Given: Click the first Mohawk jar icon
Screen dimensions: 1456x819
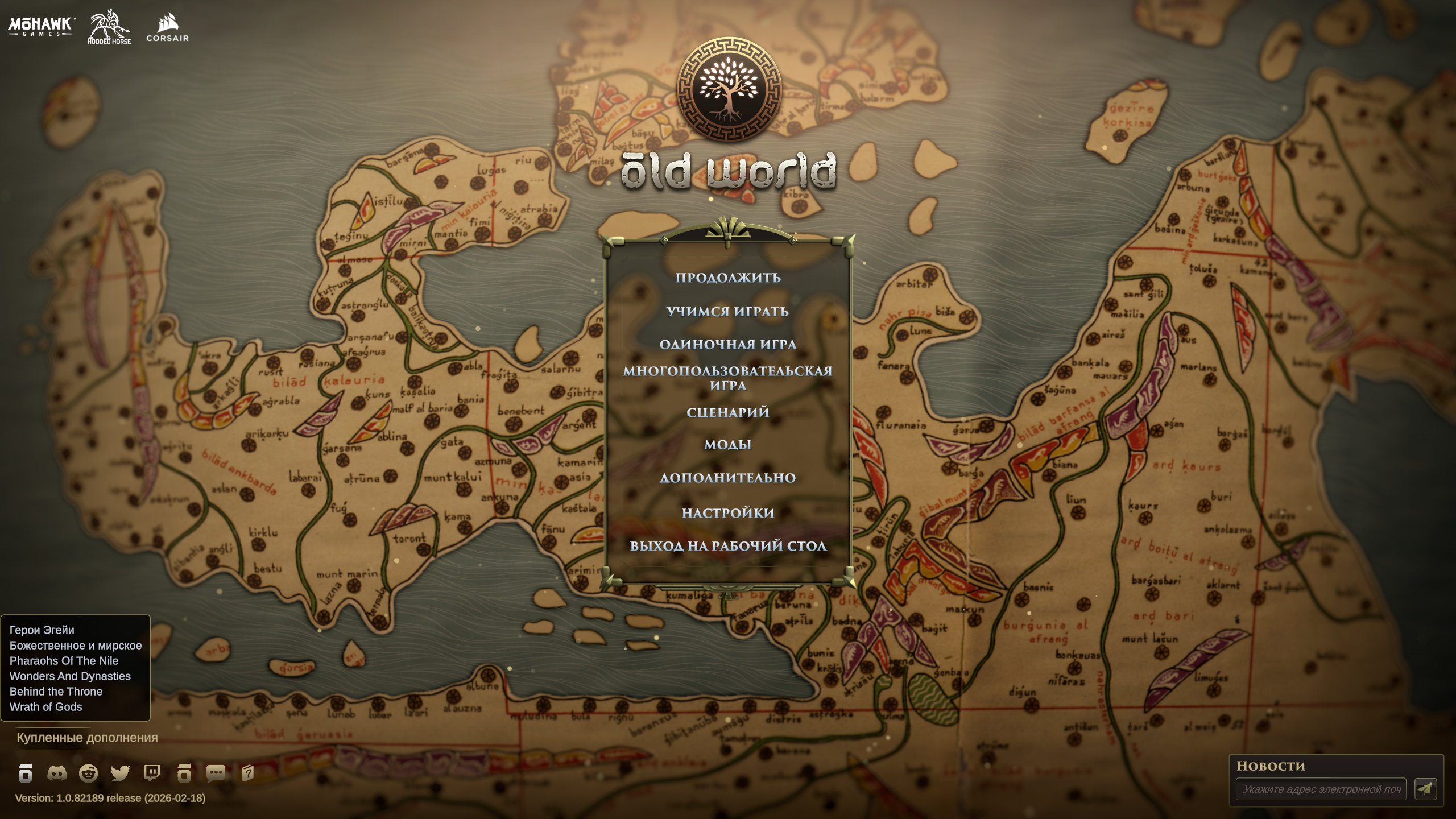Looking at the screenshot, I should (x=25, y=773).
